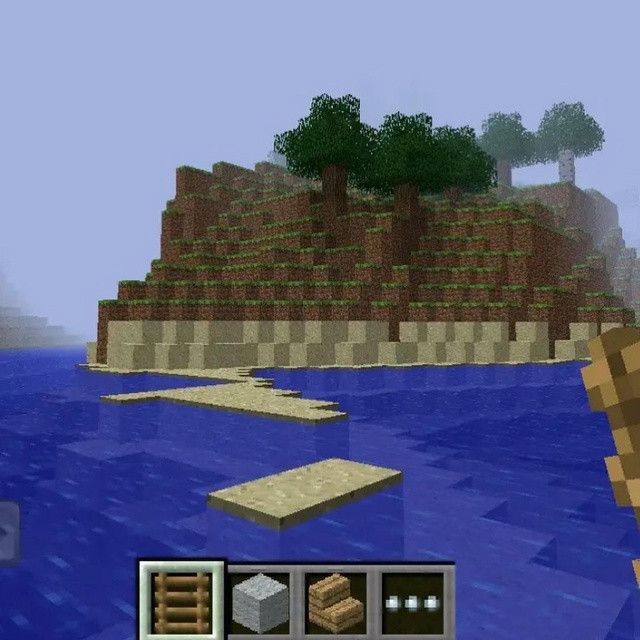Choose the grey stone block slot
Image resolution: width=640 pixels, height=640 pixels.
pos(259,603)
